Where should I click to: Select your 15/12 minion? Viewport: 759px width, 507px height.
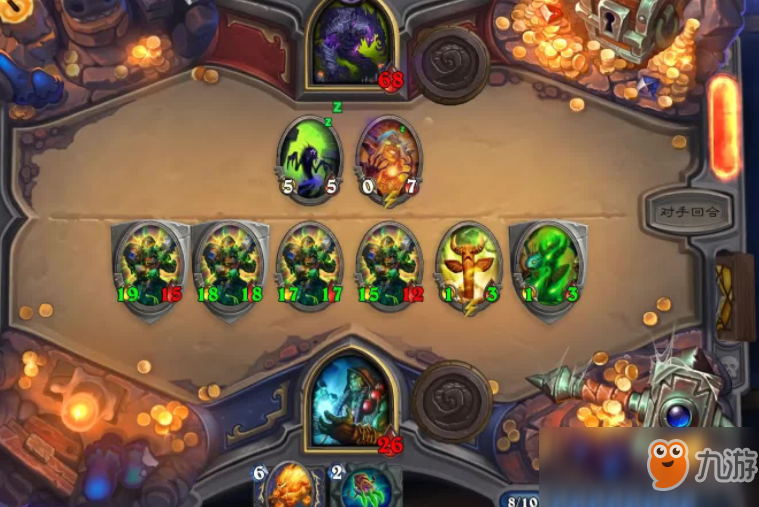[392, 265]
